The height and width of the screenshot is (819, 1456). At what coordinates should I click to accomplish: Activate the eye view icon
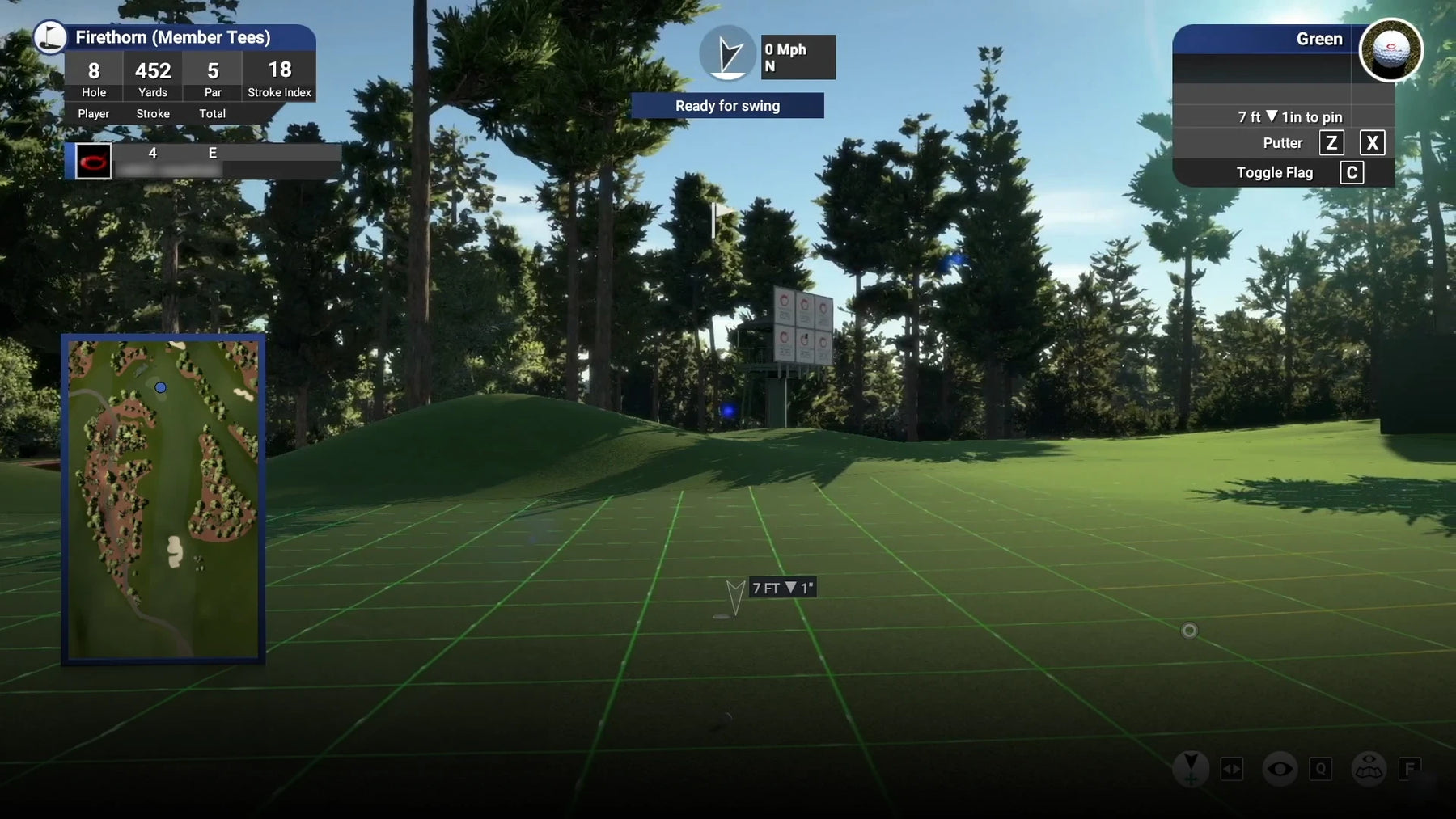pyautogui.click(x=1280, y=768)
